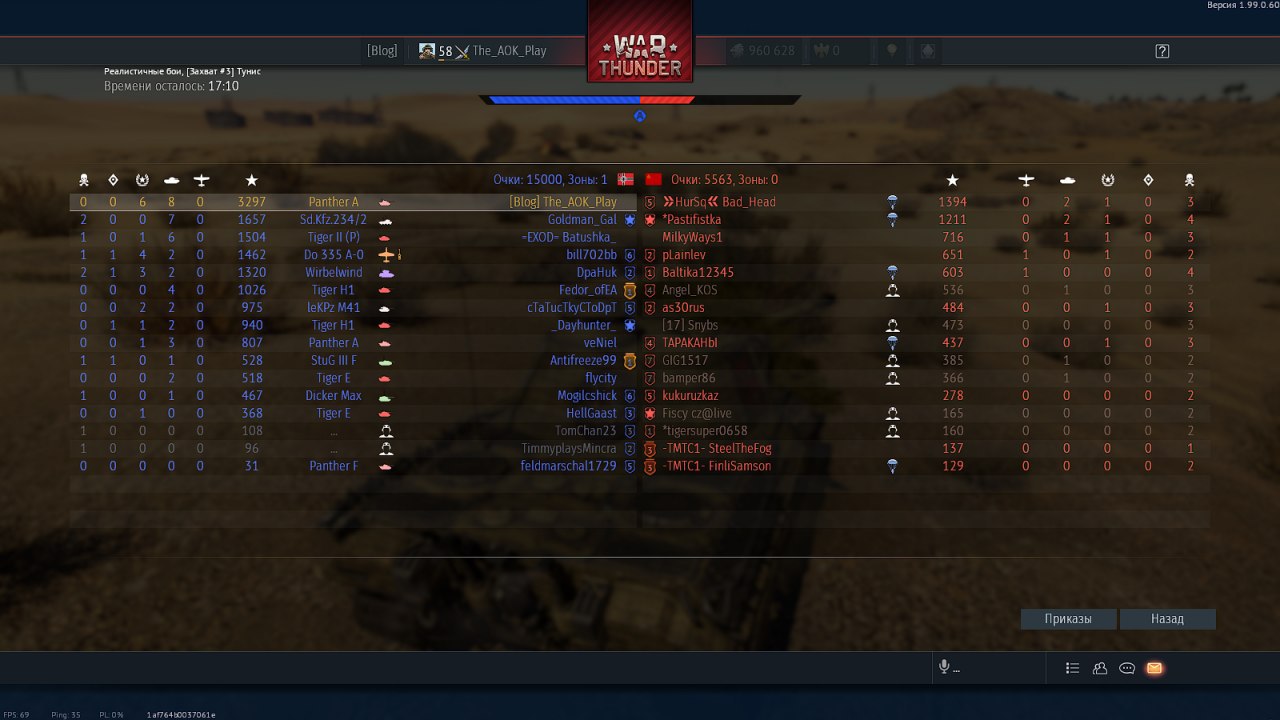Select player Antifreeze99 in the scoreboard
The width and height of the screenshot is (1280, 720).
[x=583, y=361]
